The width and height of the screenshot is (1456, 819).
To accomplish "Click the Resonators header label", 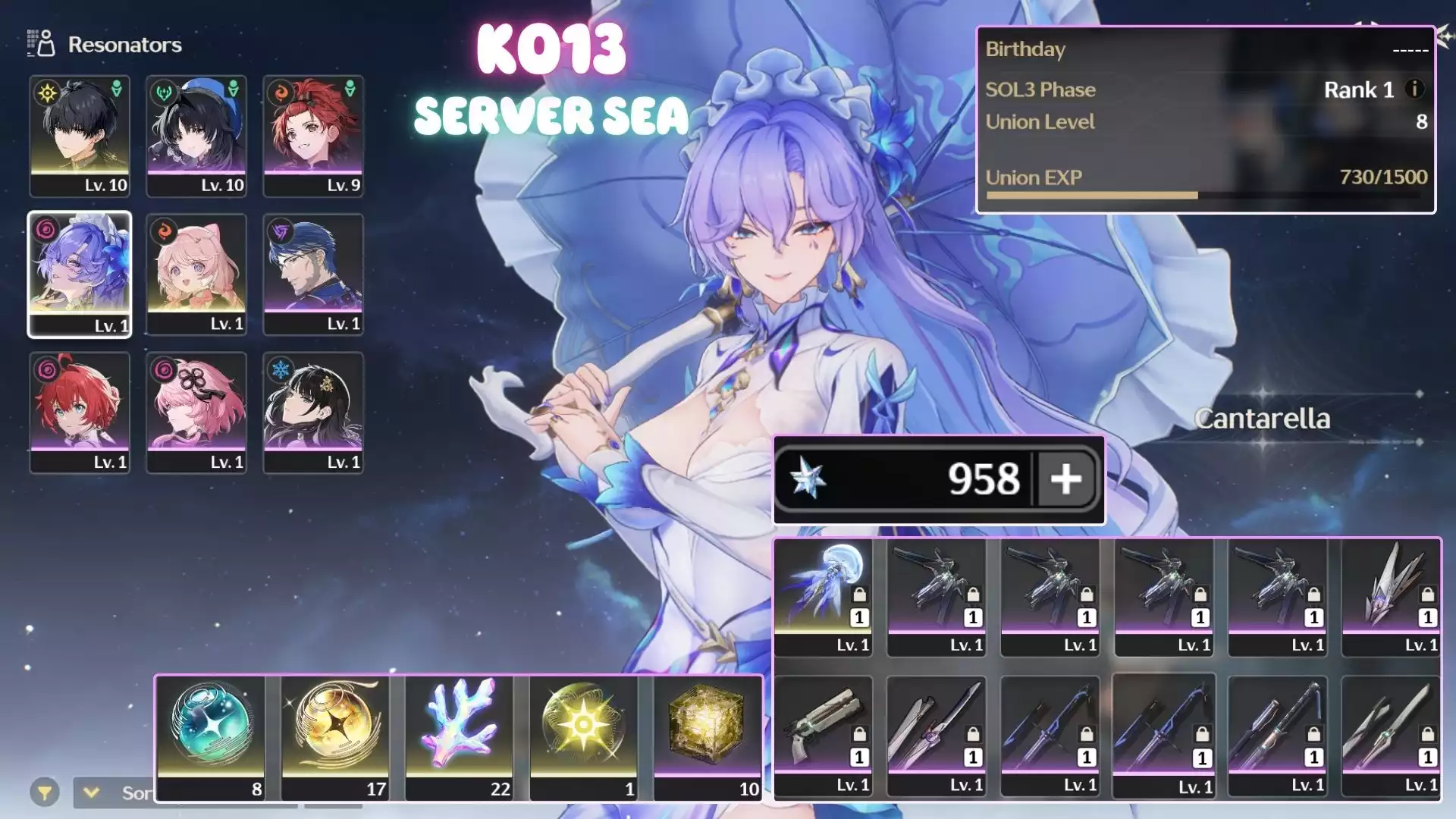I will [x=125, y=45].
